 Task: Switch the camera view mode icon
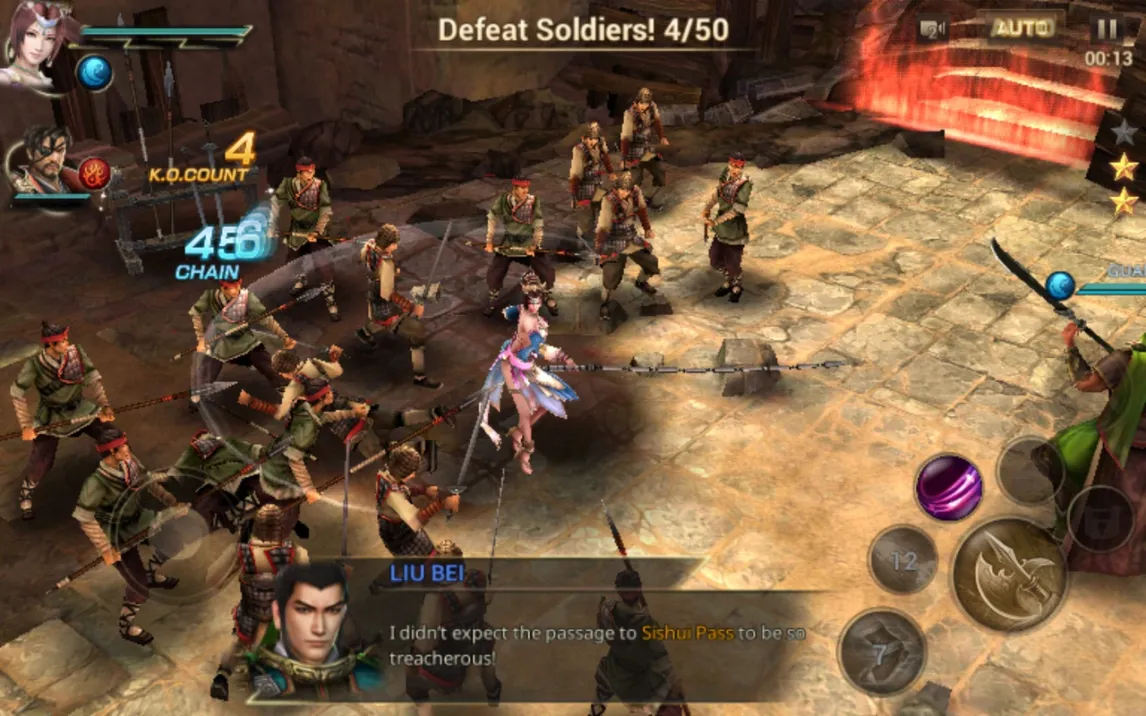(x=934, y=29)
